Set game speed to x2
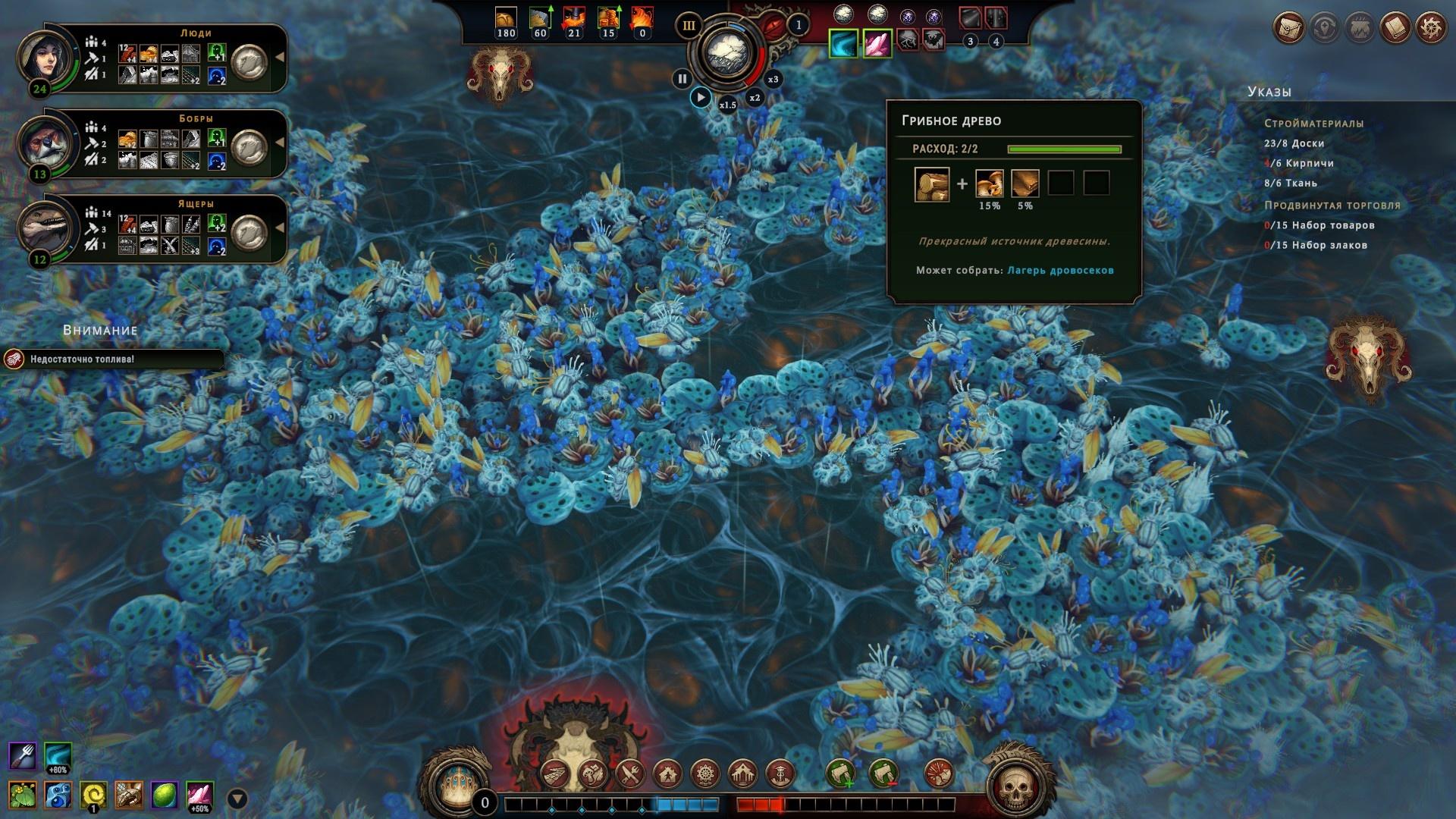Viewport: 1456px width, 819px height. pyautogui.click(x=755, y=97)
